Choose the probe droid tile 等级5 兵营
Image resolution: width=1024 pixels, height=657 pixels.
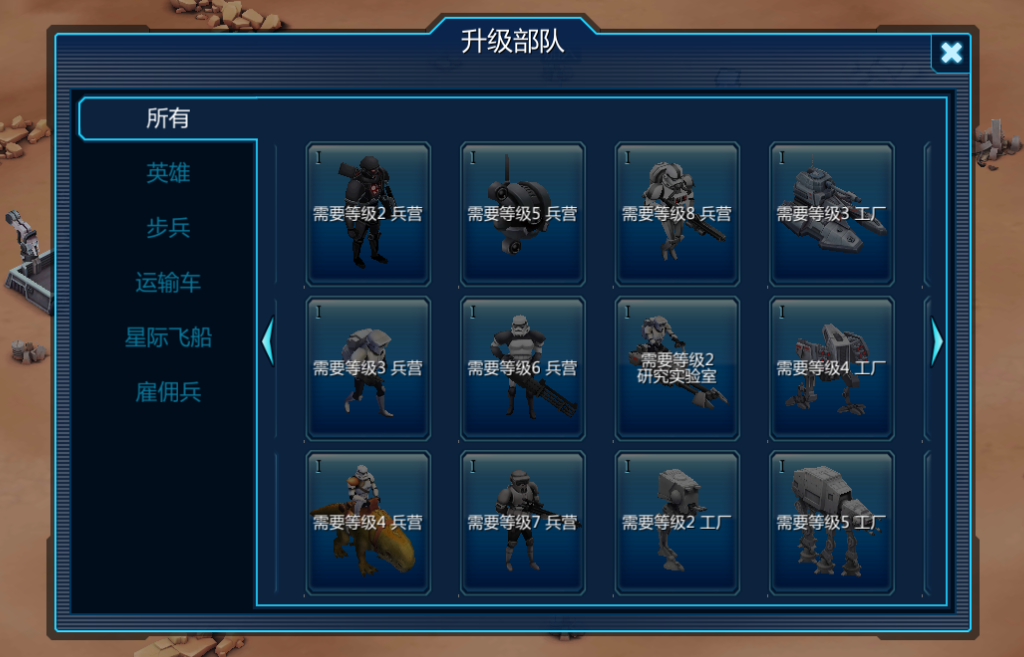click(x=522, y=213)
